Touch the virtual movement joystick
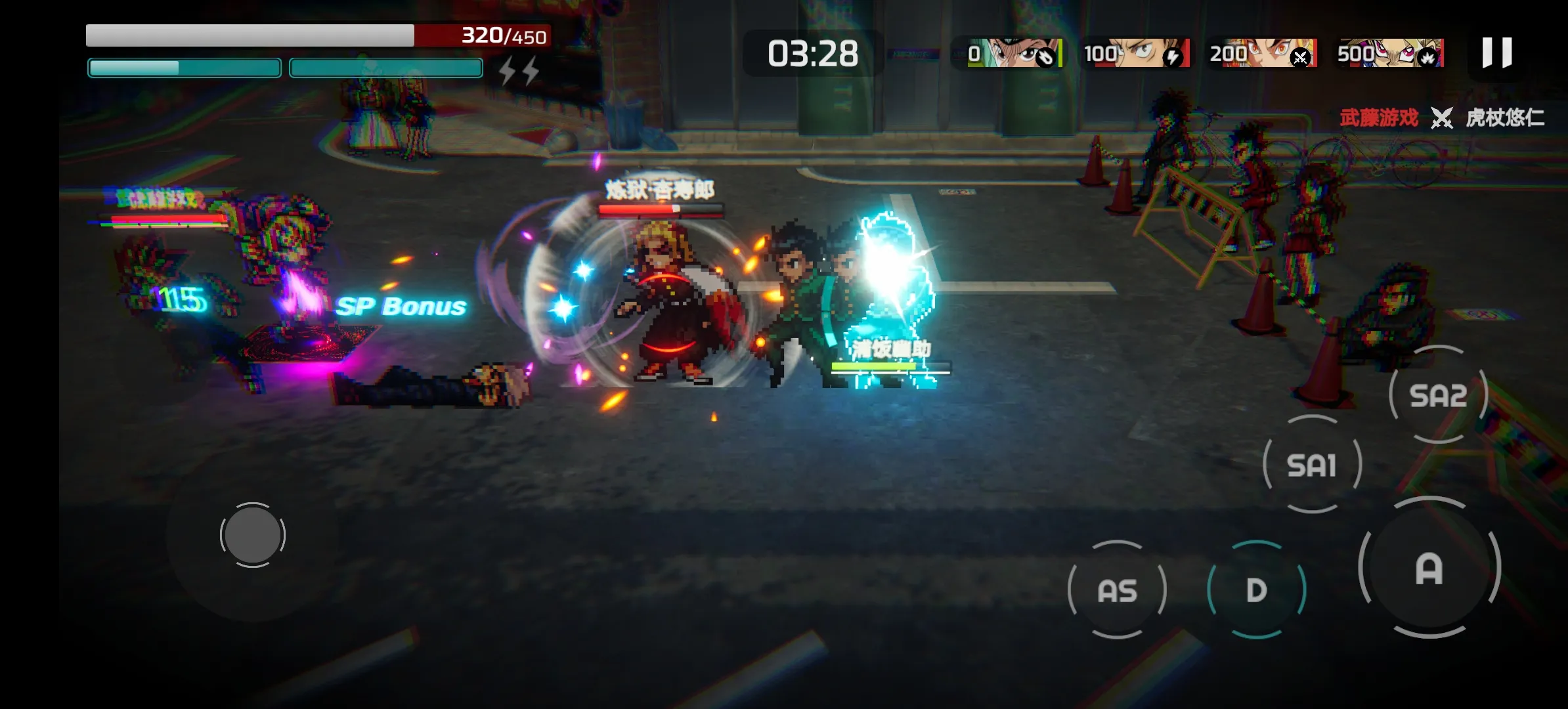 (252, 535)
